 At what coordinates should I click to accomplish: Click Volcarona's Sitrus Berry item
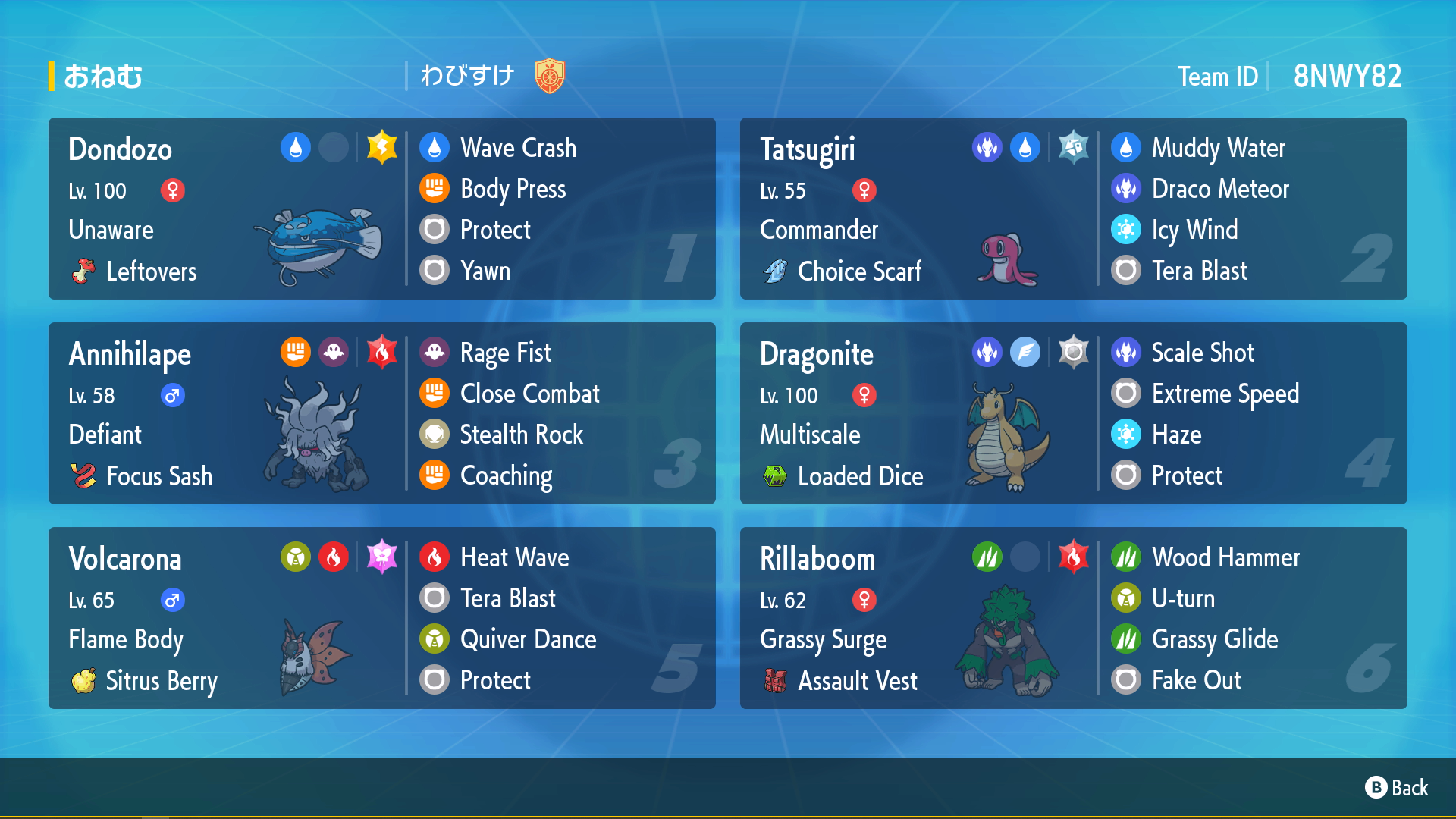161,681
